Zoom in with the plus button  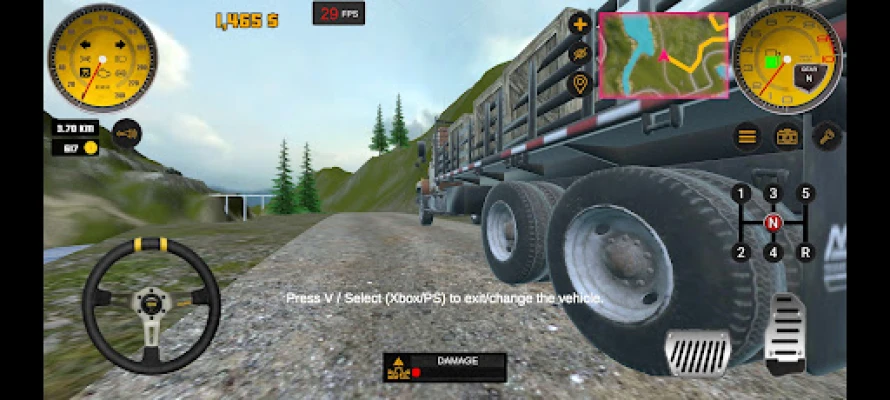(578, 25)
